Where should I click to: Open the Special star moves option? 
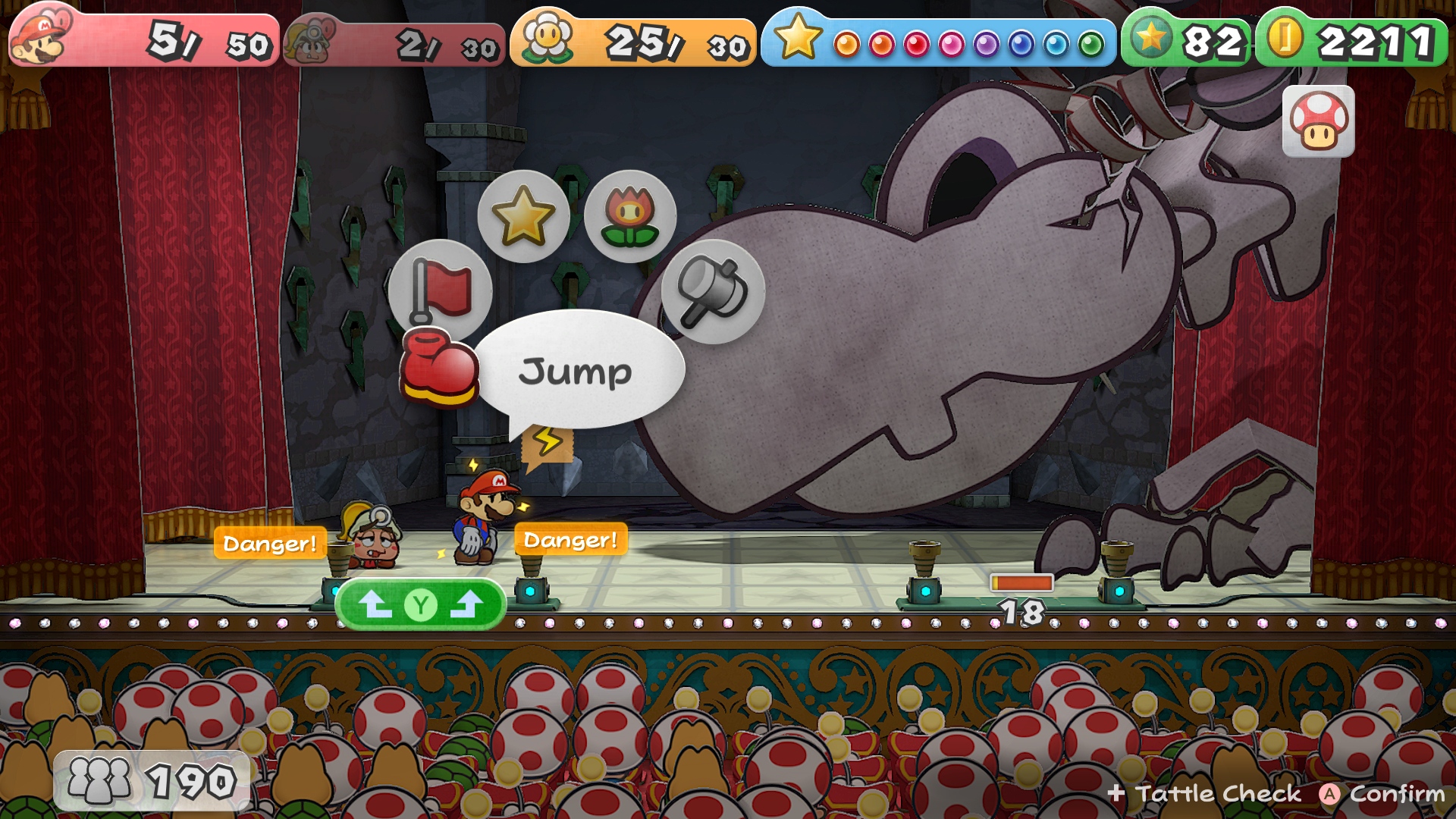[523, 216]
